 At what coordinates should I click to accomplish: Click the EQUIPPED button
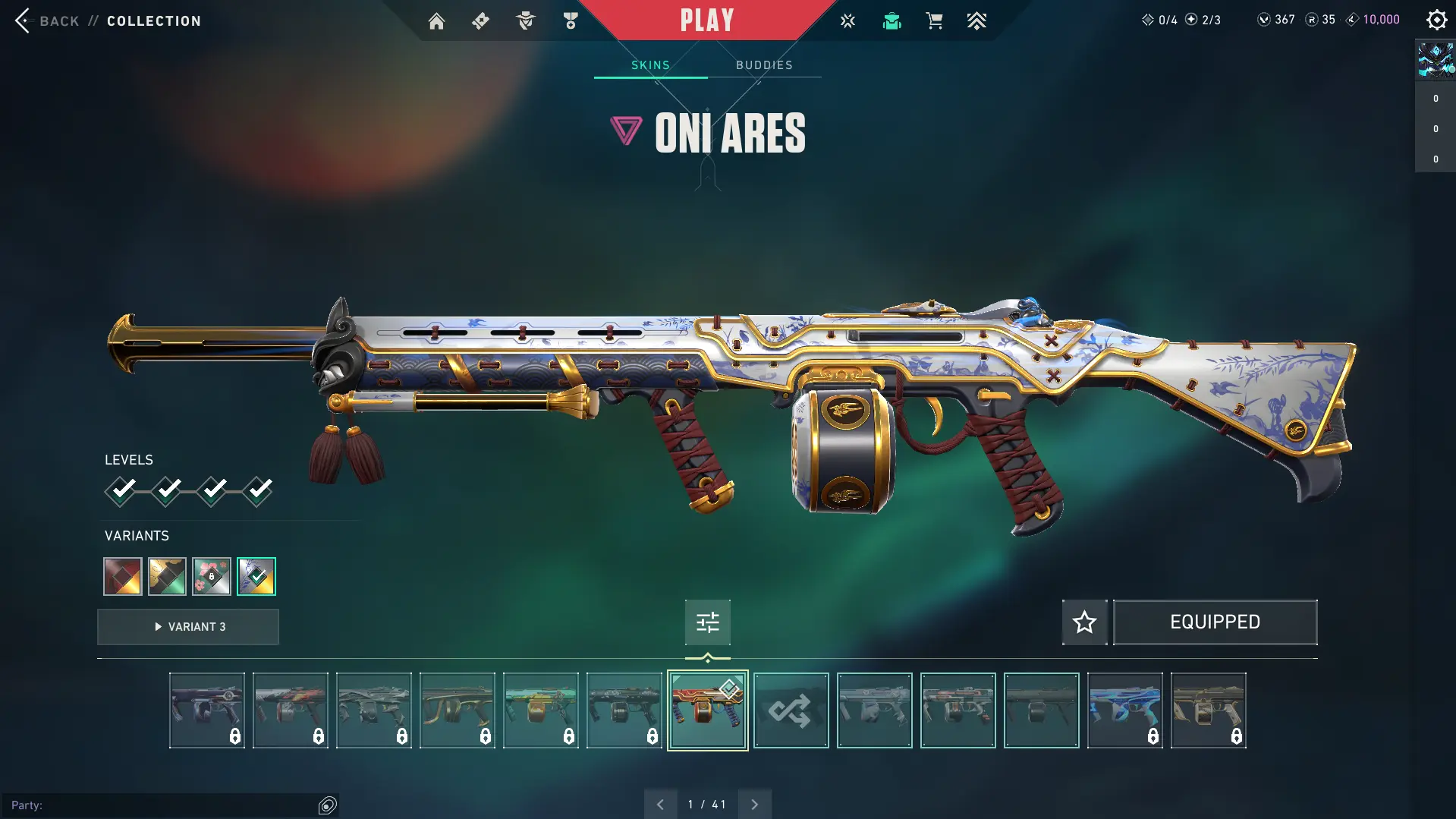(x=1215, y=622)
